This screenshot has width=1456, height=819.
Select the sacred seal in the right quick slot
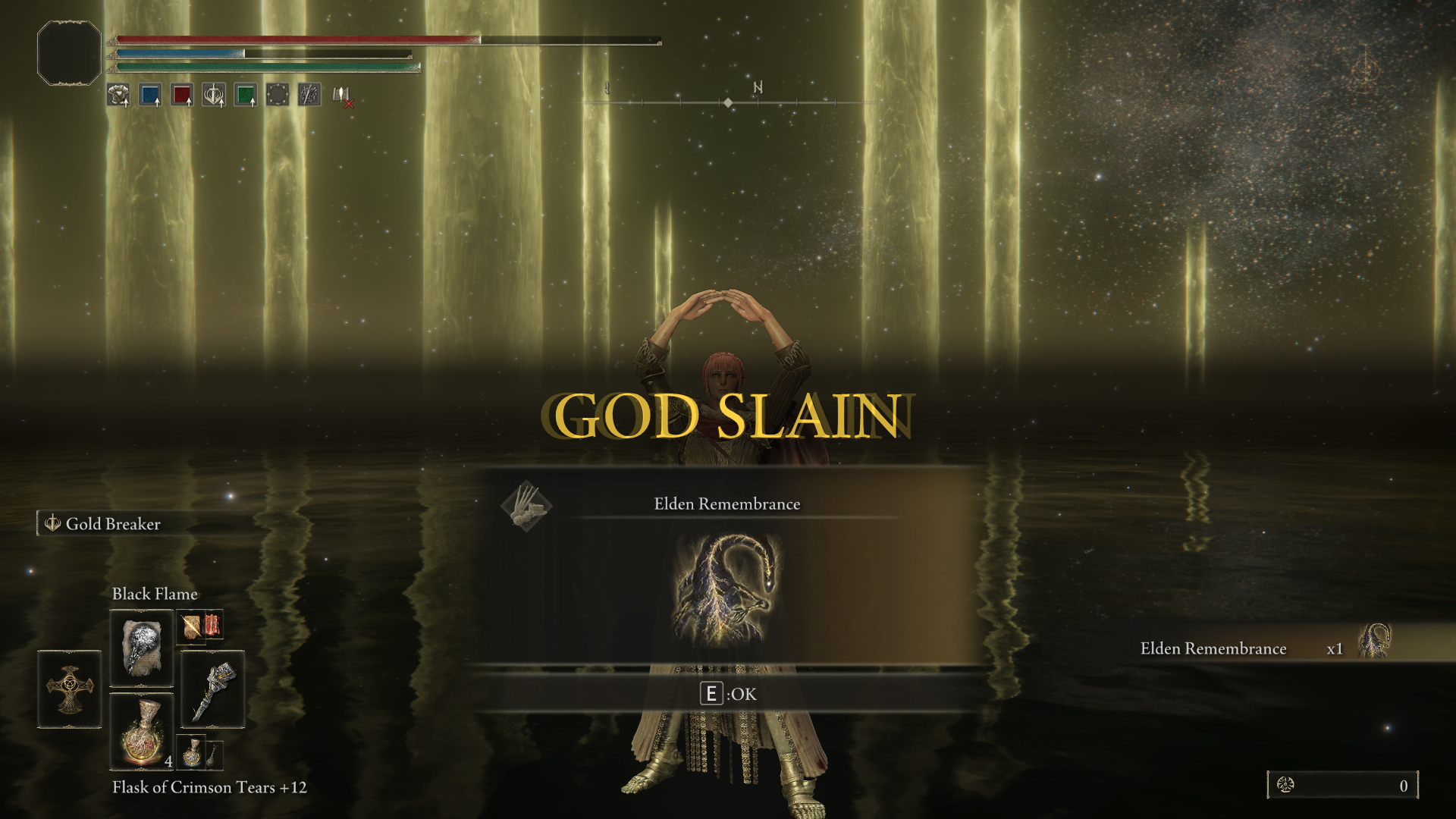click(x=212, y=689)
